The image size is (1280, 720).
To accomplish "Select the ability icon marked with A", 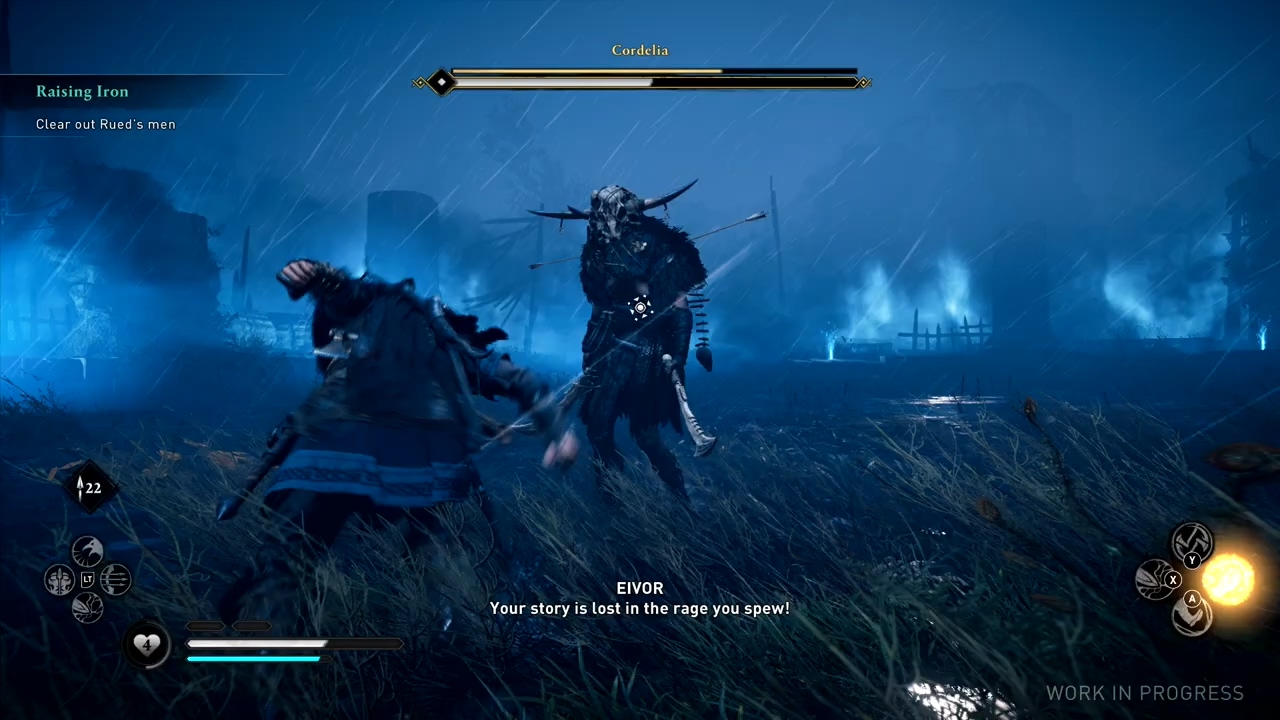I will (1192, 615).
